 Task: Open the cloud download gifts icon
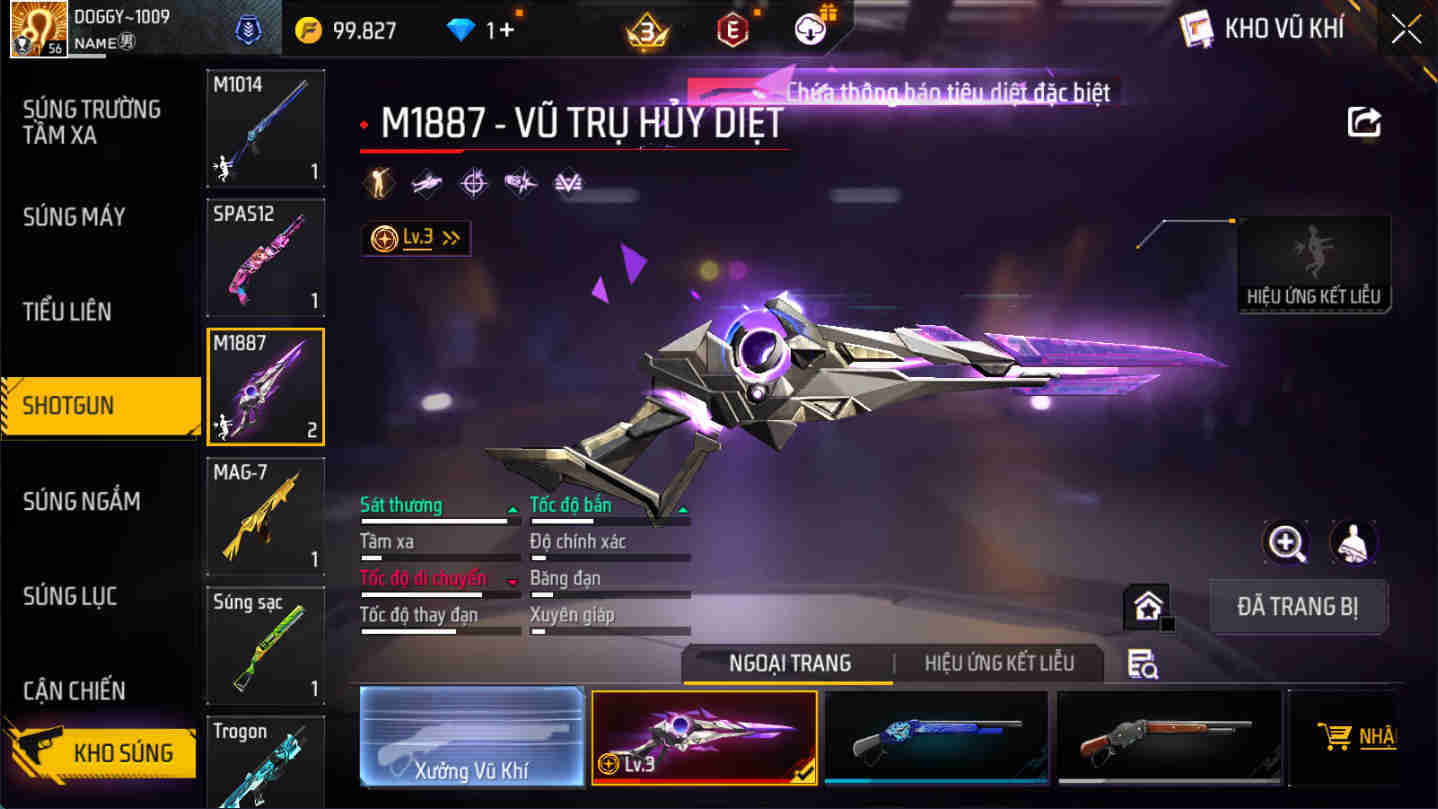pyautogui.click(x=808, y=29)
